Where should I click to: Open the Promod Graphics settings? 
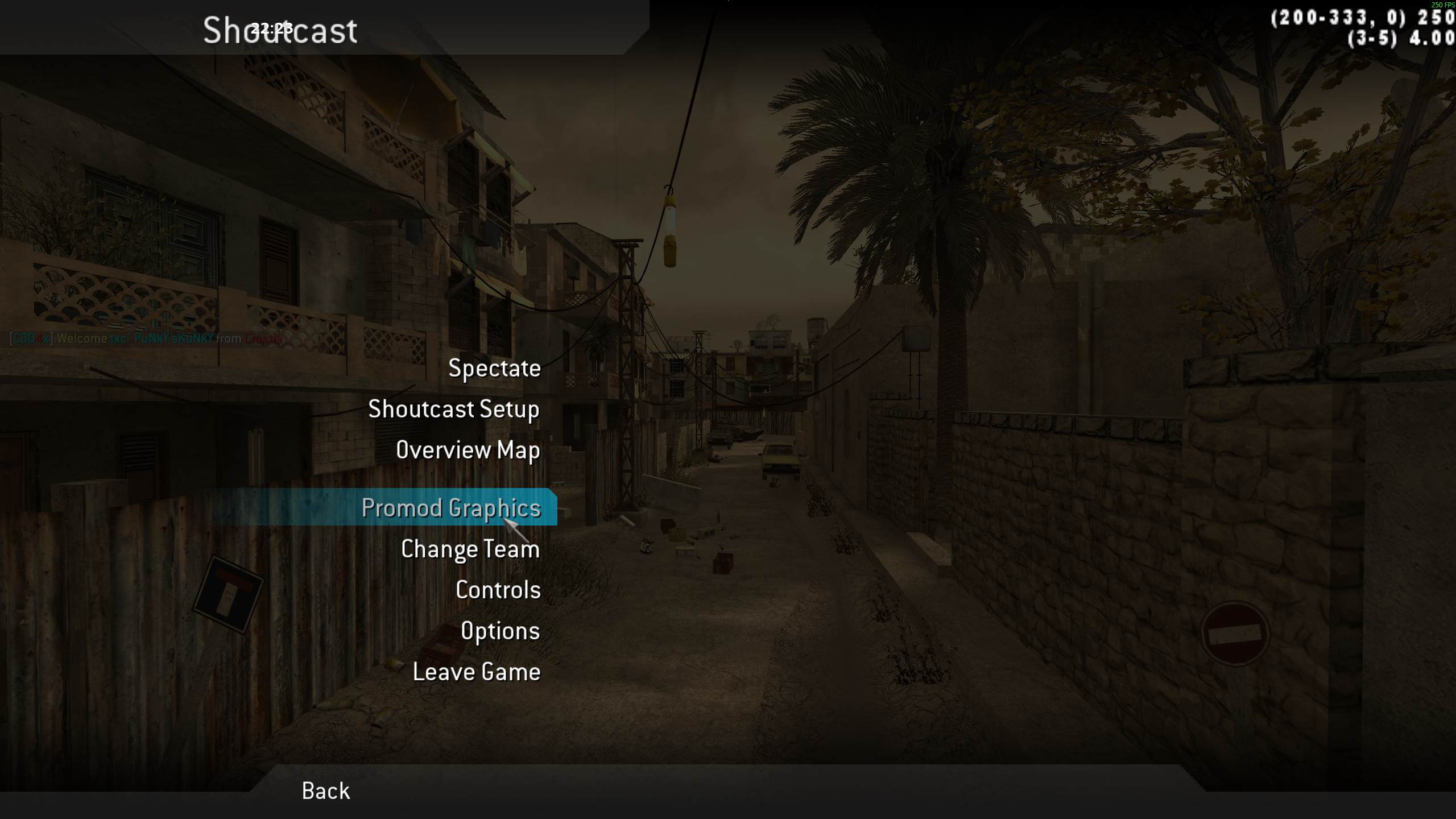click(450, 507)
